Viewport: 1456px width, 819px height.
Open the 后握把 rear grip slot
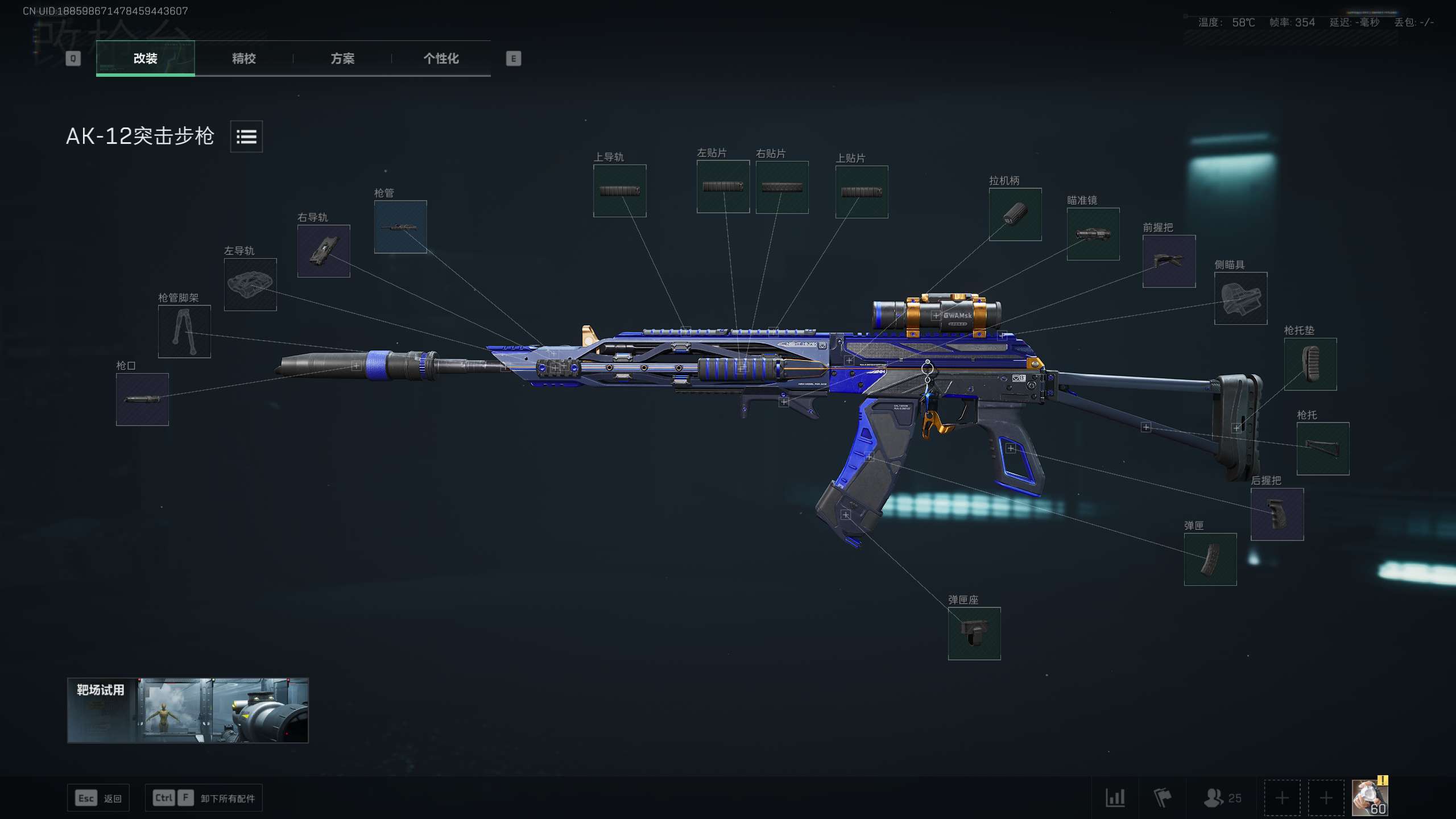click(1277, 515)
